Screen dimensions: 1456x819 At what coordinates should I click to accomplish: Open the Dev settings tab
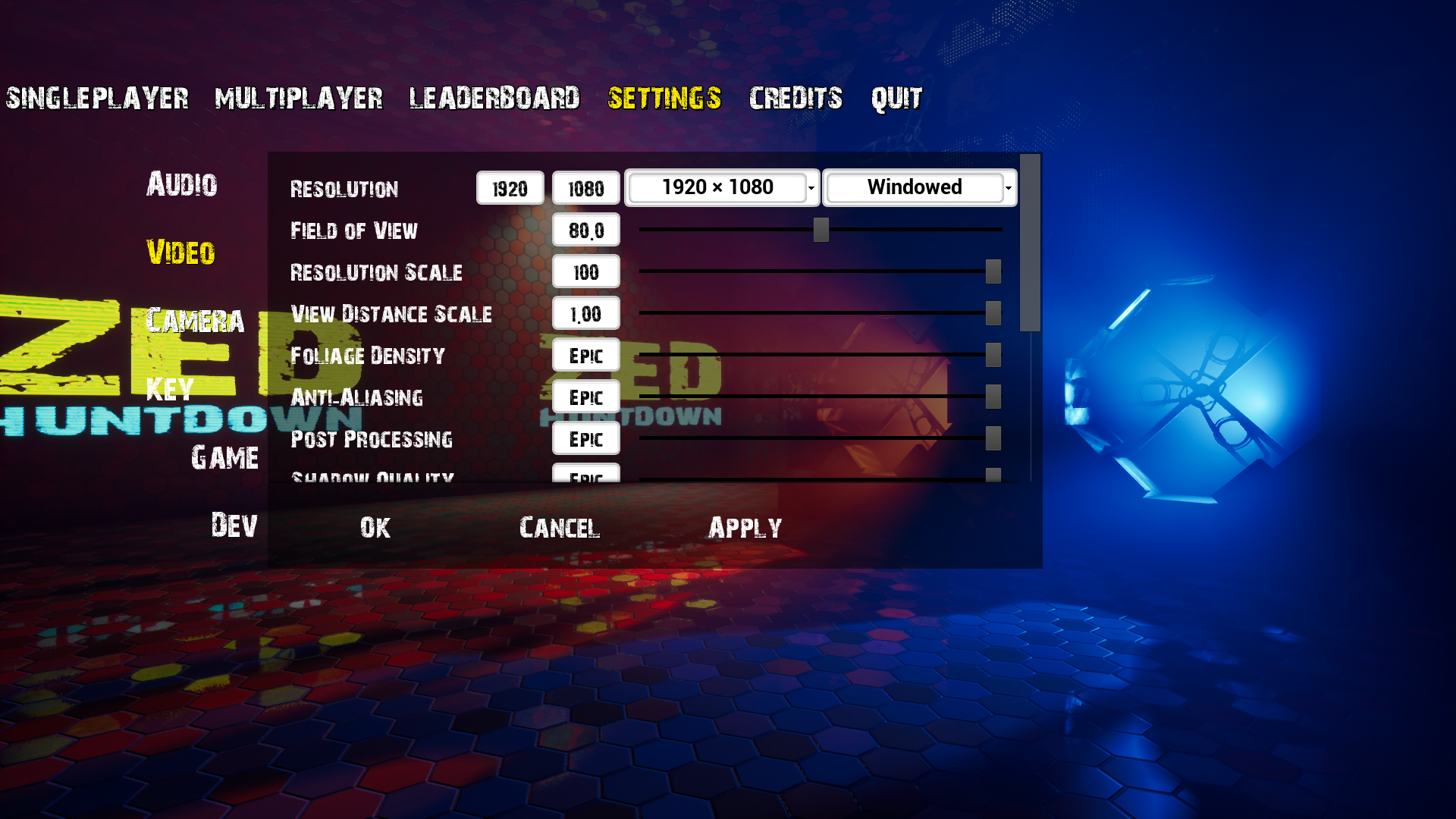(234, 526)
